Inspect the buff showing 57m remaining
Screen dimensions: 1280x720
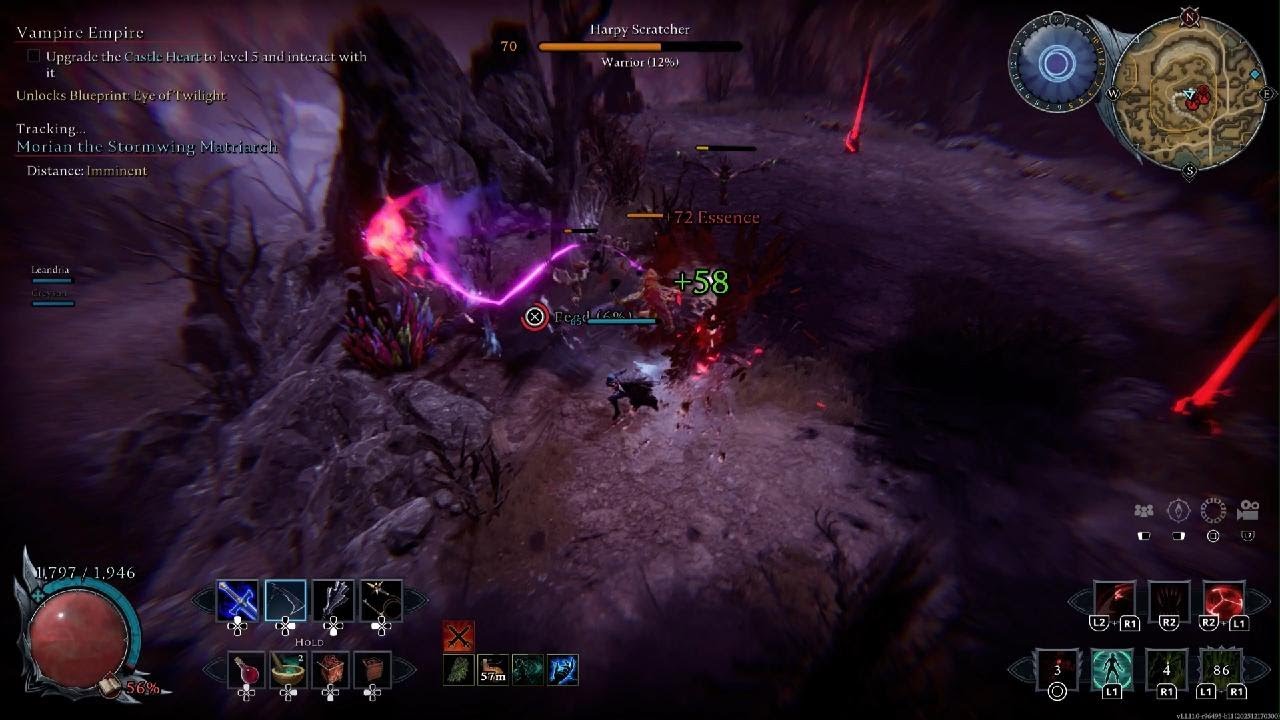(x=493, y=669)
